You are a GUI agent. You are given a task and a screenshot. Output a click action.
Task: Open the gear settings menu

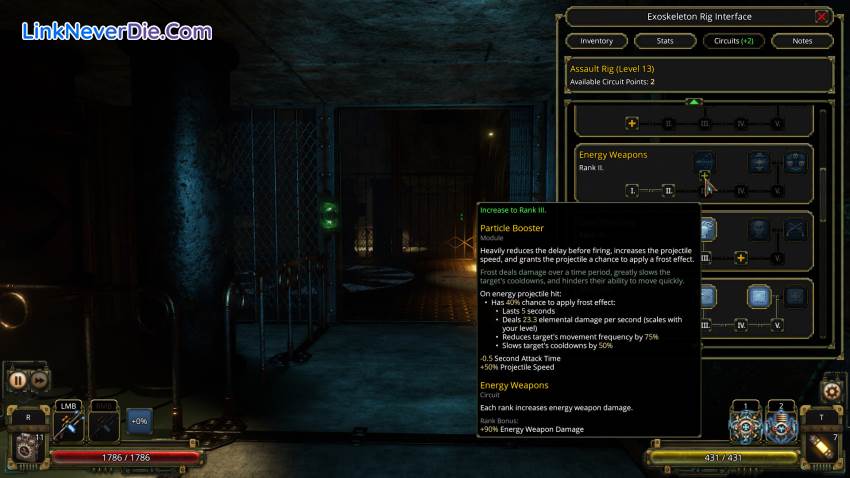(831, 389)
